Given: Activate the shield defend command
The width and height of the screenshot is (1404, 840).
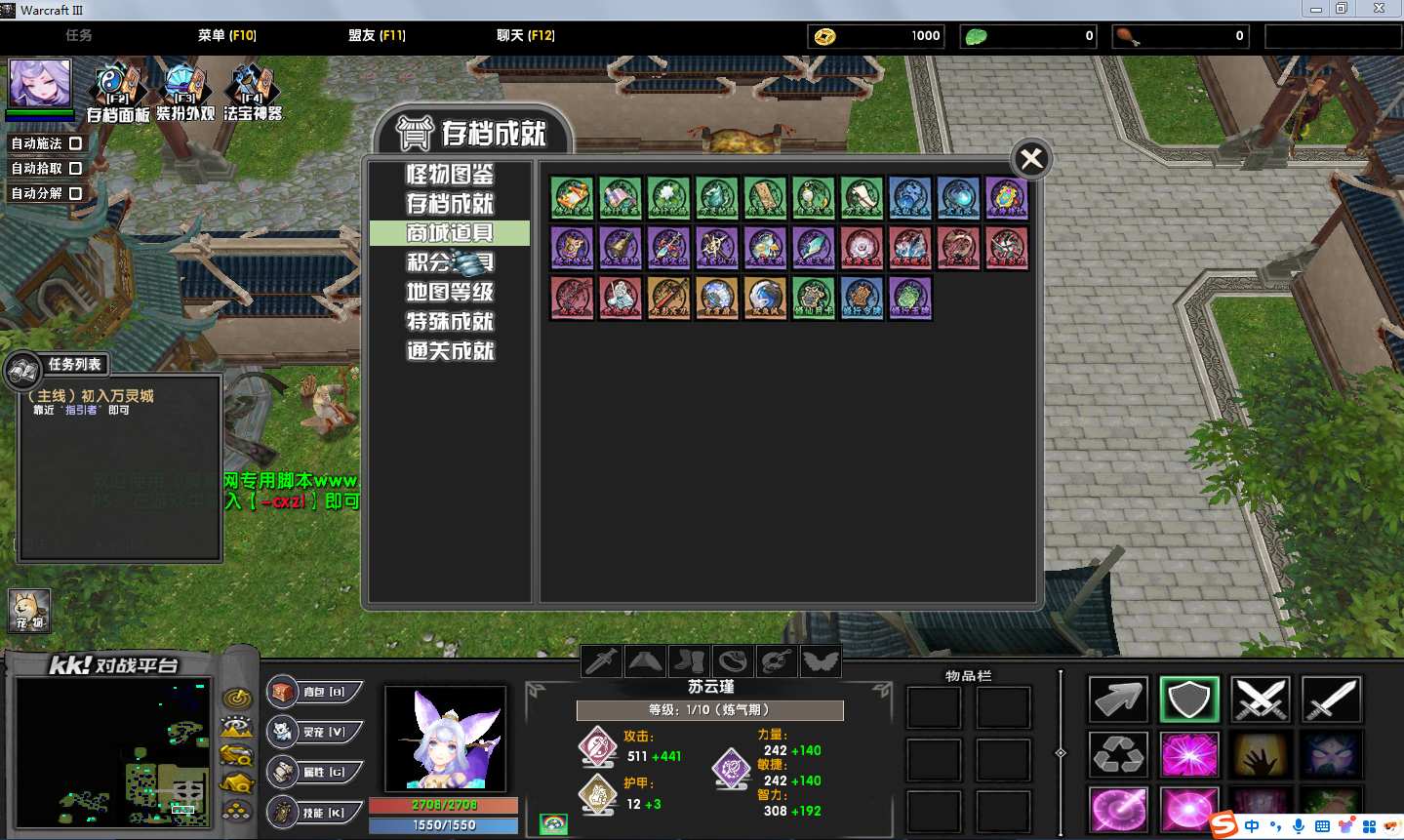Looking at the screenshot, I should click(x=1189, y=700).
